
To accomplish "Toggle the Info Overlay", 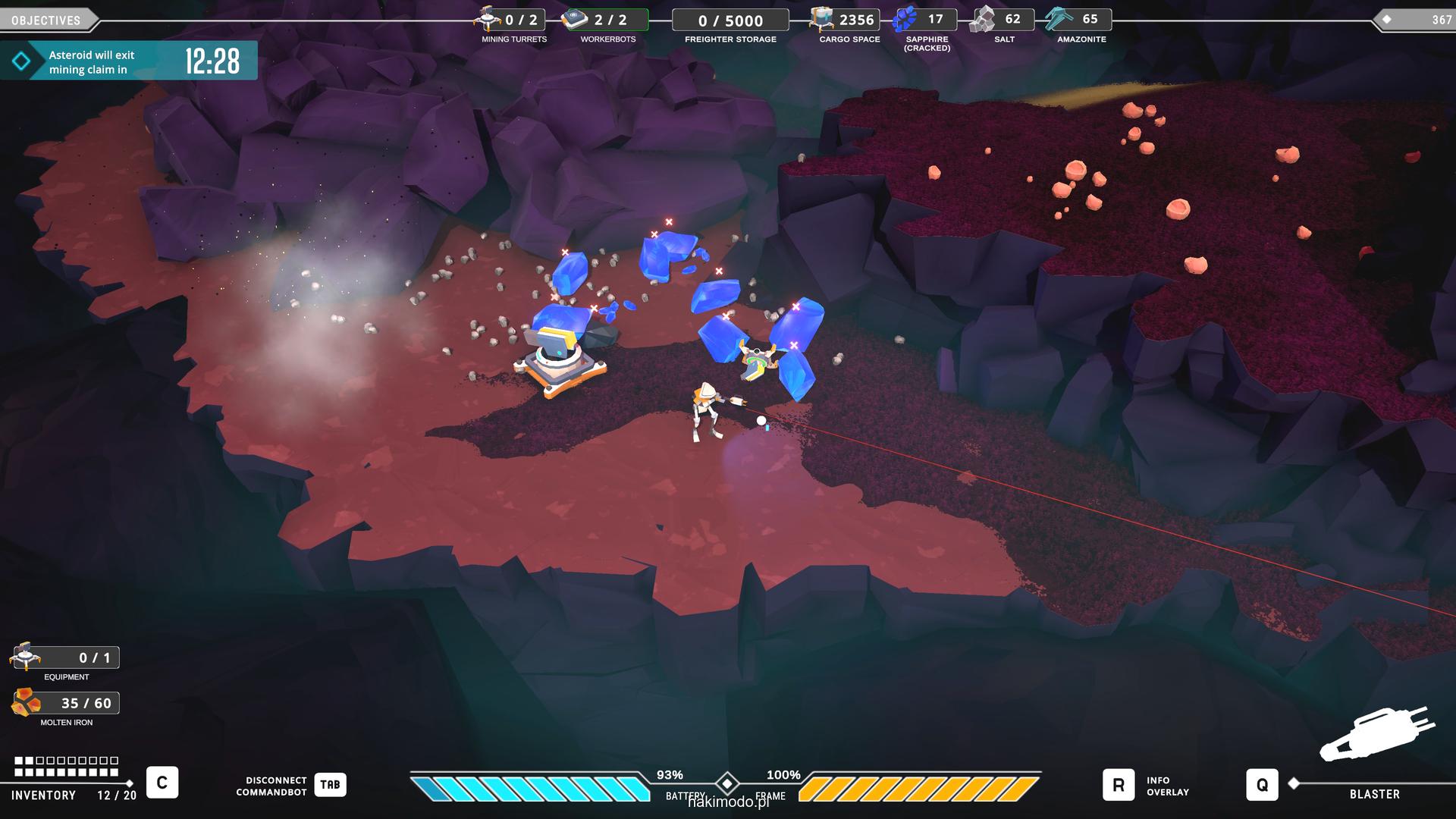I will (x=1119, y=785).
